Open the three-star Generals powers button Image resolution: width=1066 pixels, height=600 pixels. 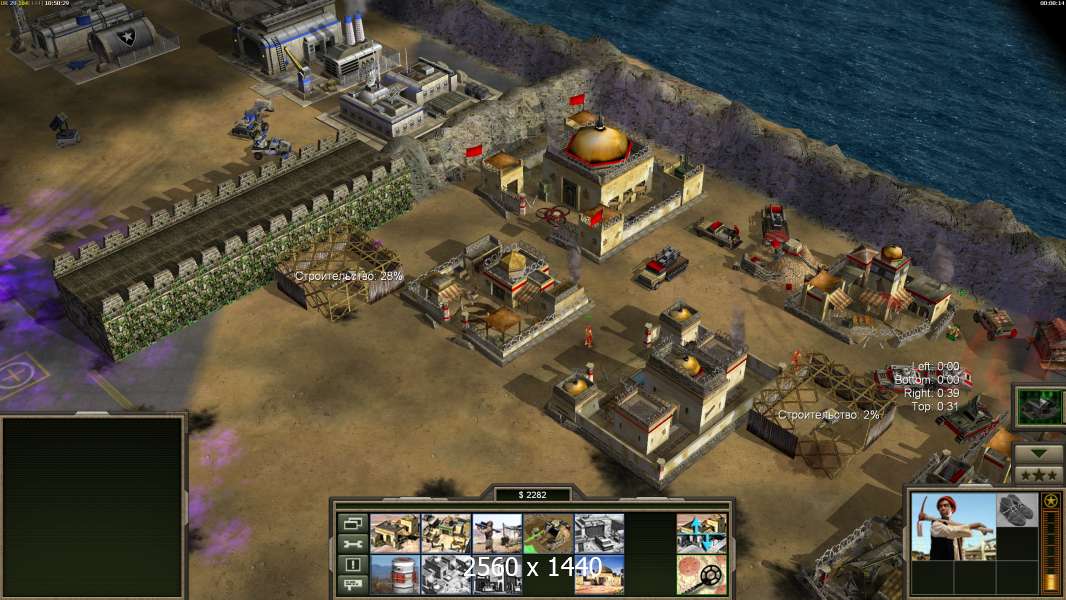[1038, 472]
